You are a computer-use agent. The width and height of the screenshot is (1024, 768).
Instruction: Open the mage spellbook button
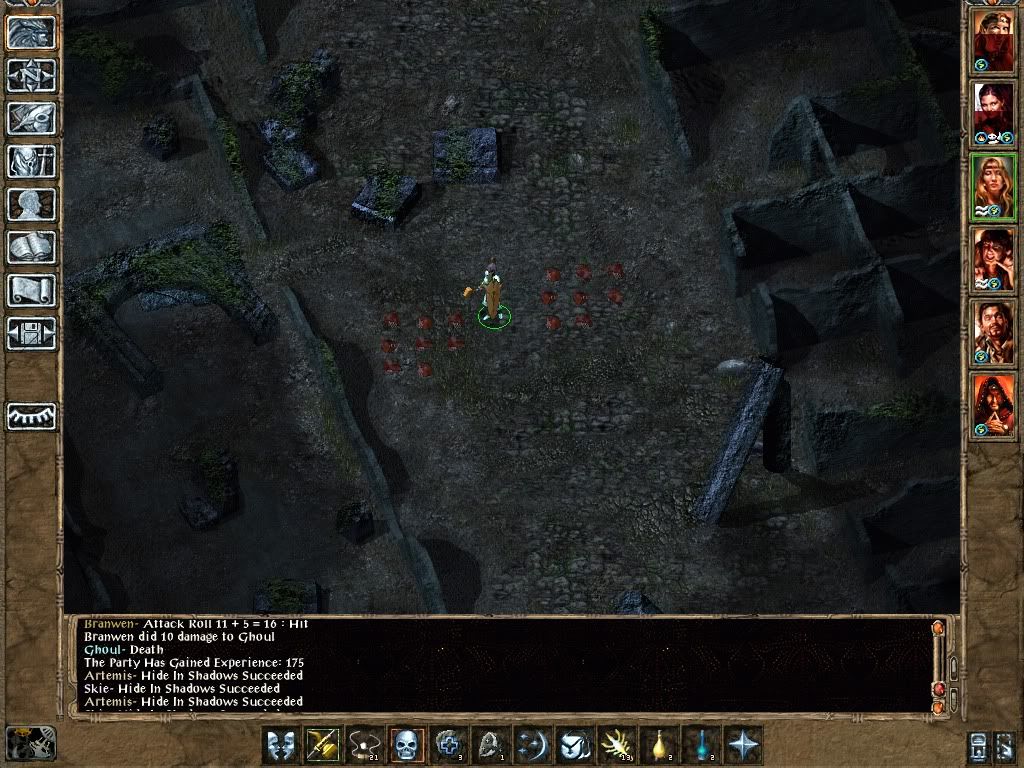click(x=31, y=247)
